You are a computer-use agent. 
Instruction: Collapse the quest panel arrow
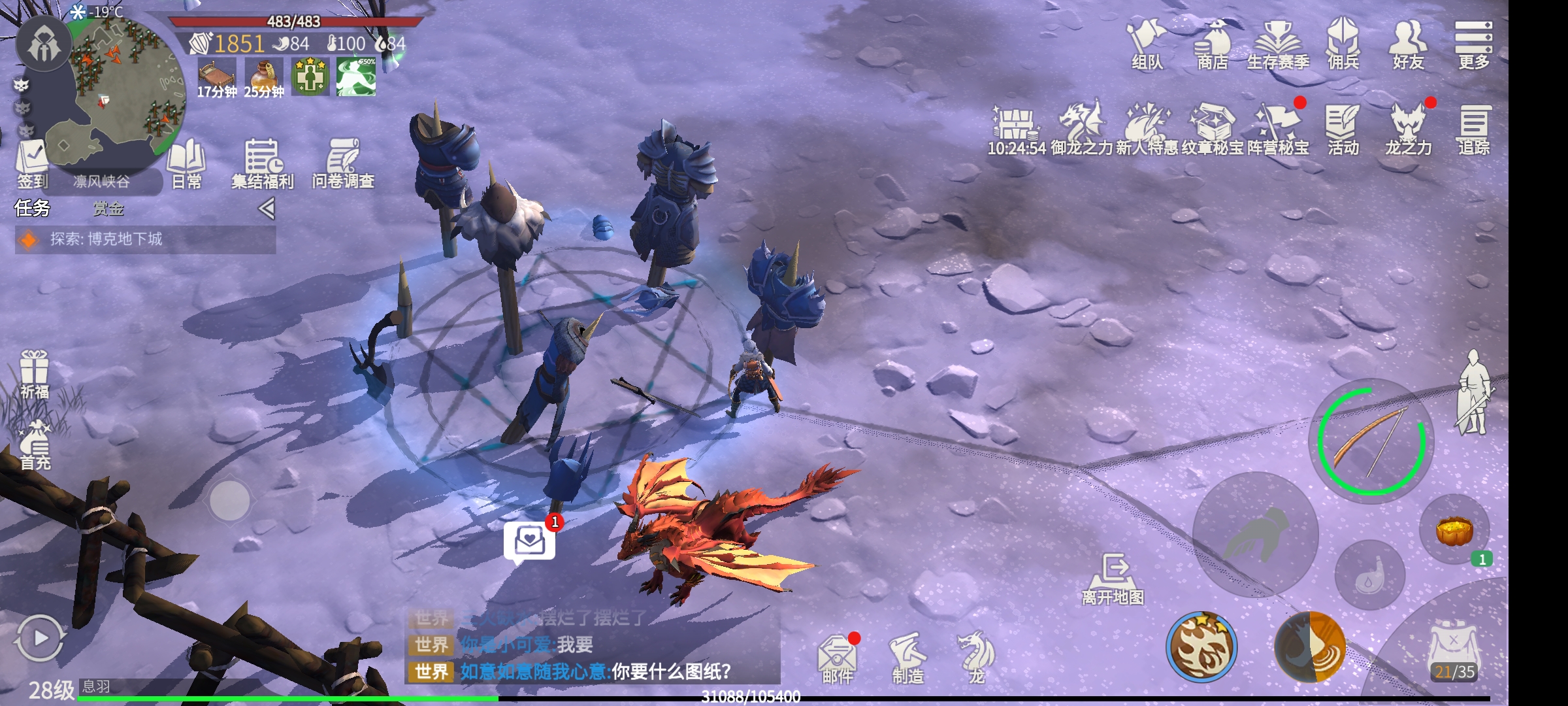coord(266,209)
